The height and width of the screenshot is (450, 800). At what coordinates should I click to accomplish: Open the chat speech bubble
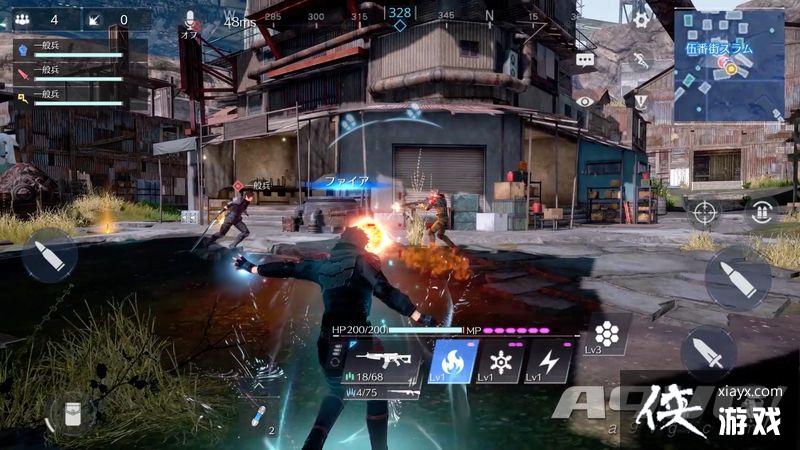pos(585,60)
